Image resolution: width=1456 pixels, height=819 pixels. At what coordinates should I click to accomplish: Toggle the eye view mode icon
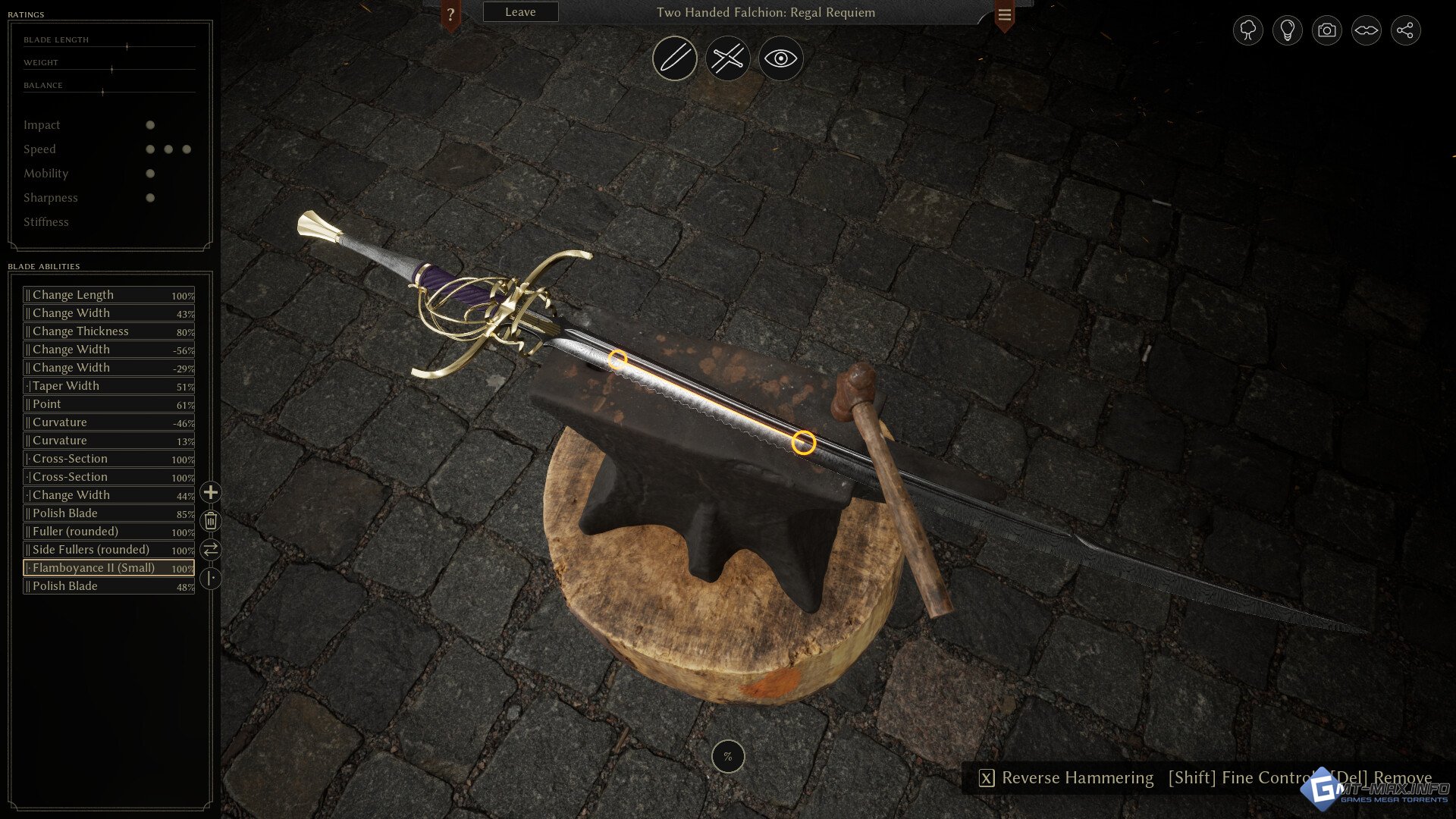pos(780,58)
